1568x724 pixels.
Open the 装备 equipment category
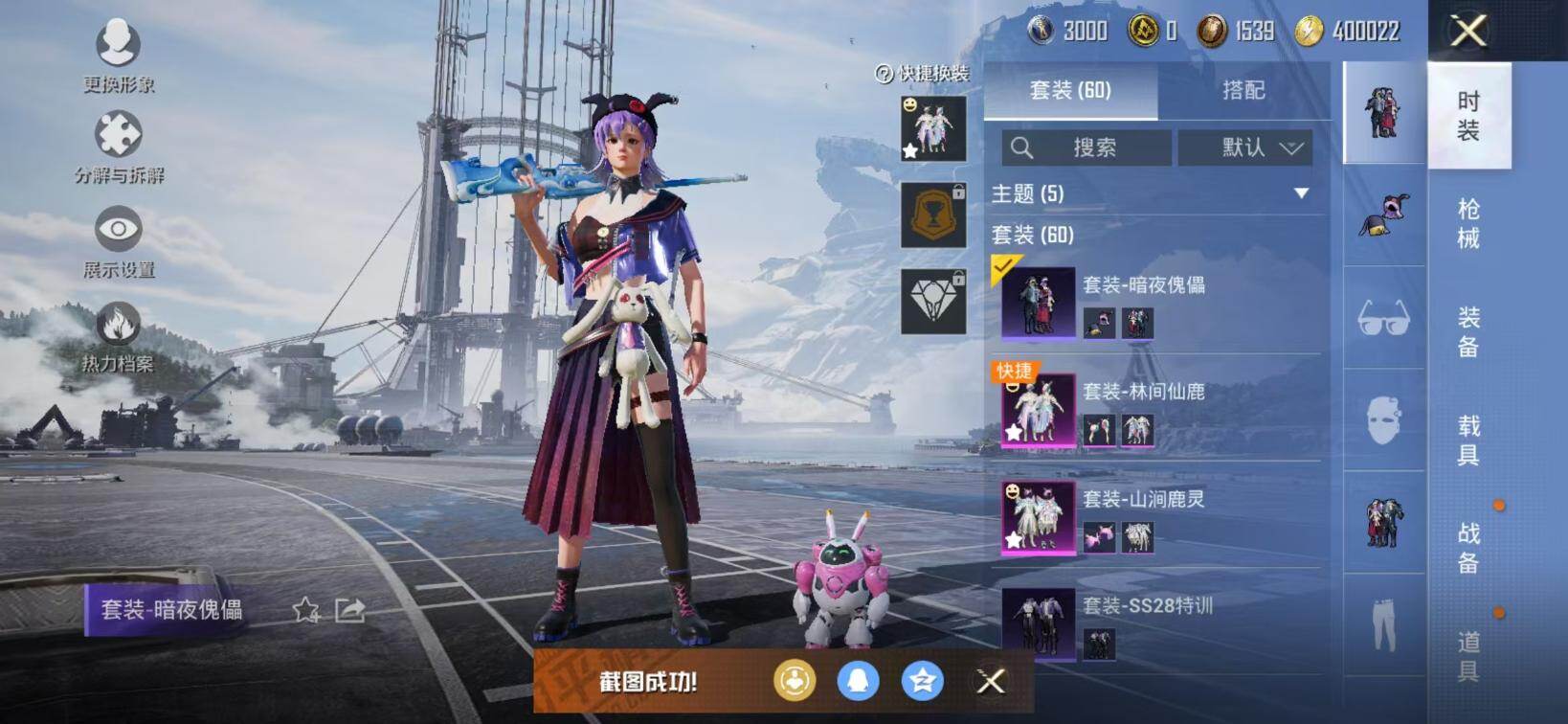tap(1468, 331)
